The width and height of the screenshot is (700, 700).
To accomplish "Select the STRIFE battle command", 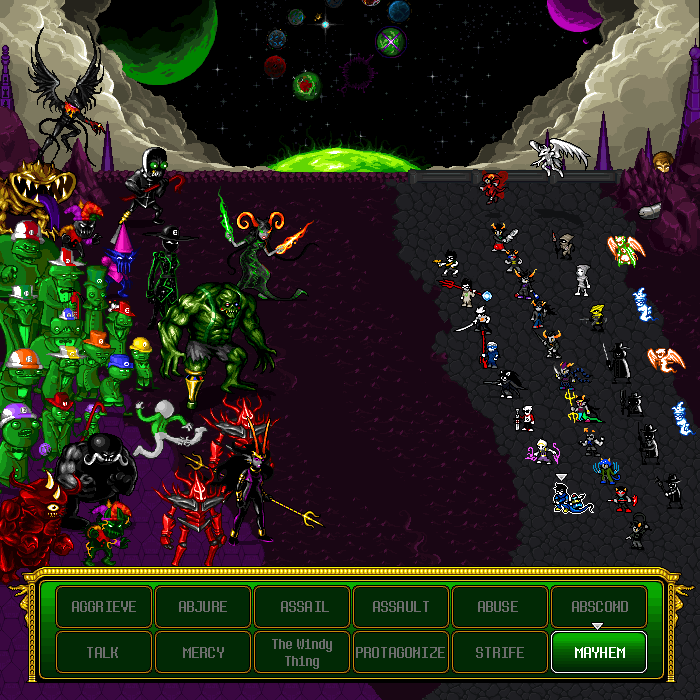I will (x=499, y=653).
